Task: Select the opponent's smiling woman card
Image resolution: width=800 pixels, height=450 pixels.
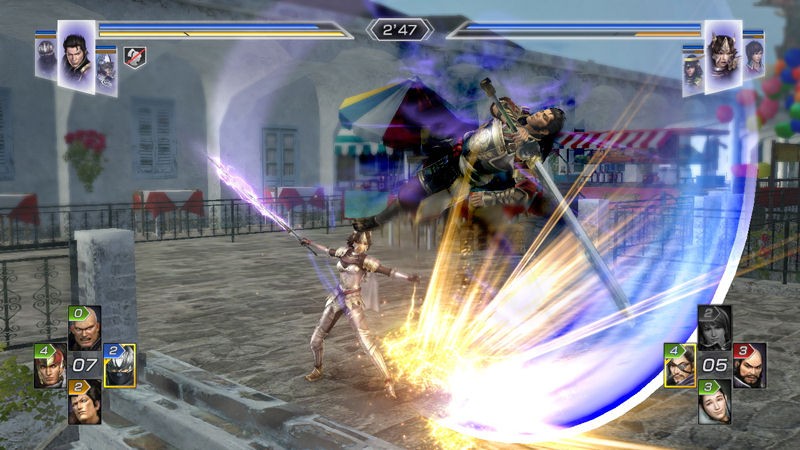Action: pos(714,403)
